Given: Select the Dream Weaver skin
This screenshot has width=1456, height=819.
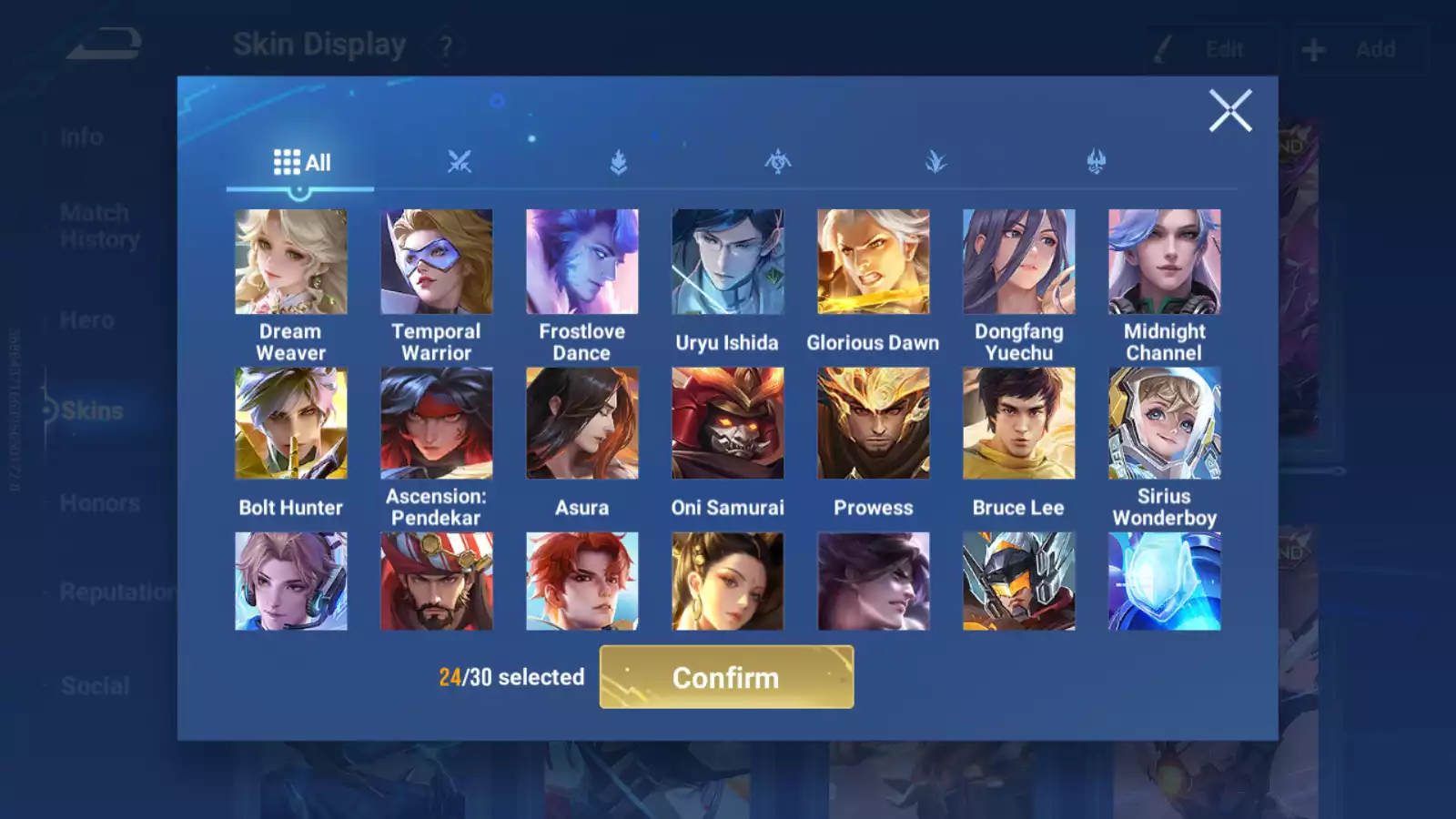Looking at the screenshot, I should (x=291, y=261).
